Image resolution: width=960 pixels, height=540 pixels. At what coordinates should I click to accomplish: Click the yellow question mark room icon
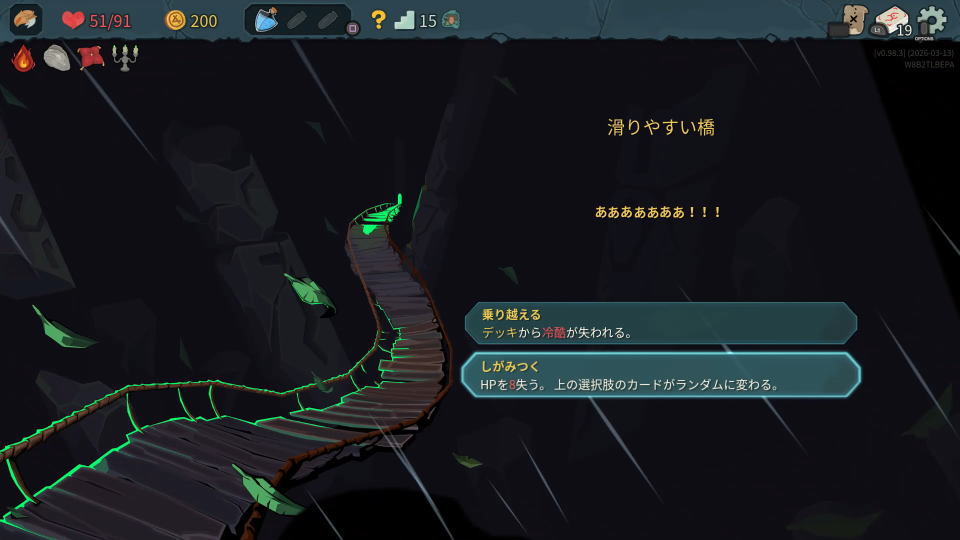(378, 20)
